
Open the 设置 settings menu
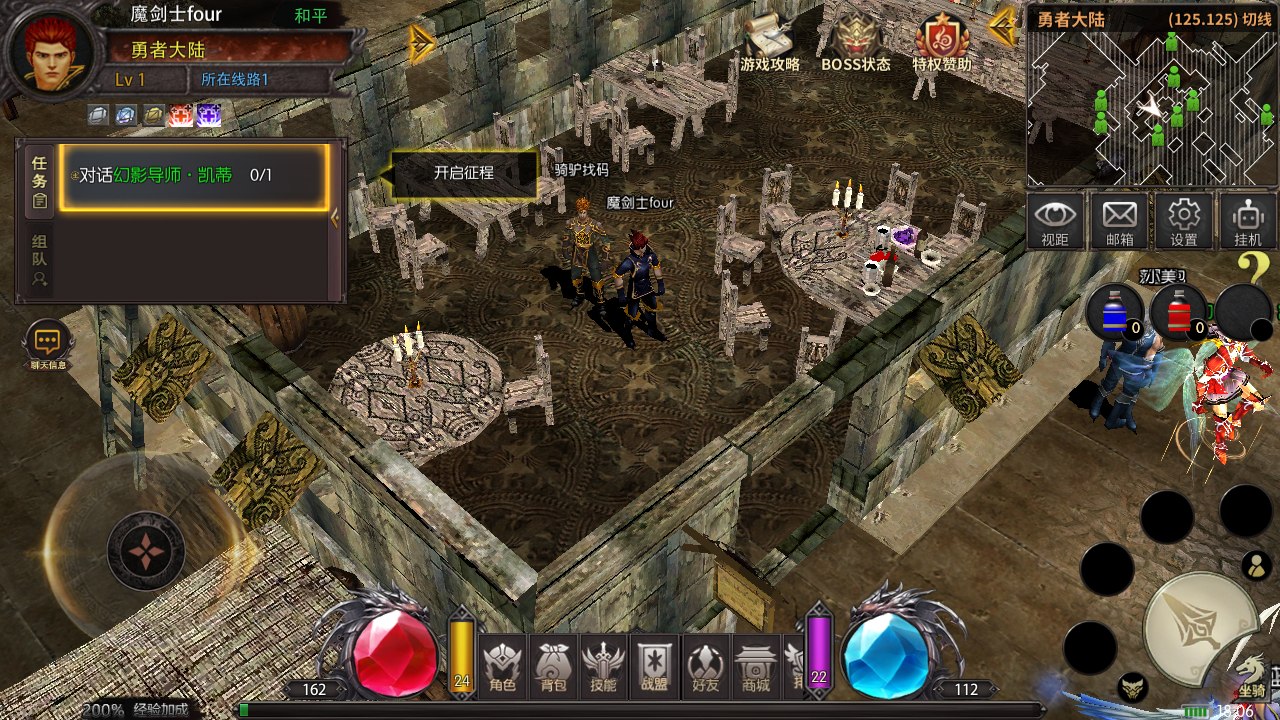[1184, 221]
